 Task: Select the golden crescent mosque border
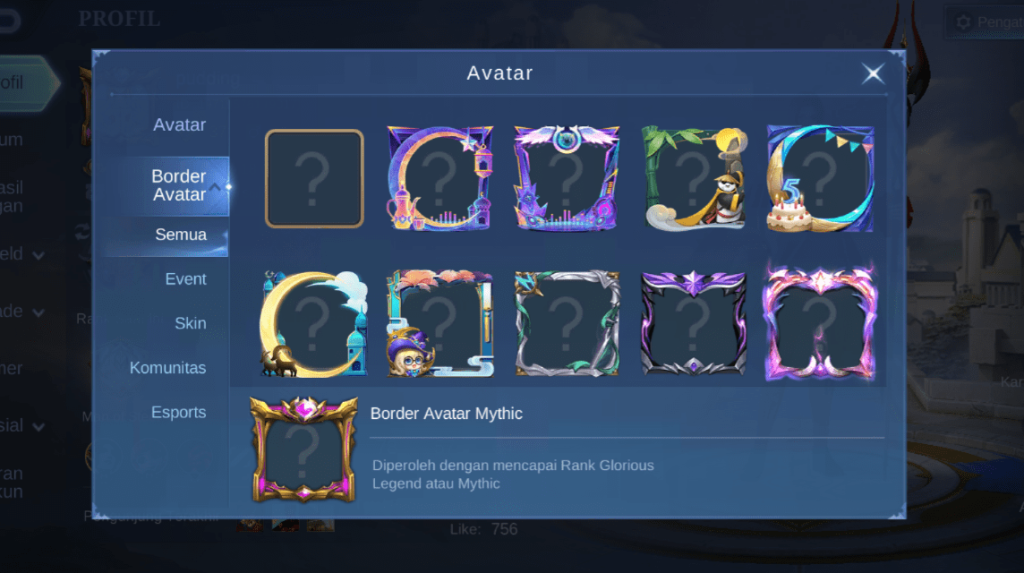[314, 323]
